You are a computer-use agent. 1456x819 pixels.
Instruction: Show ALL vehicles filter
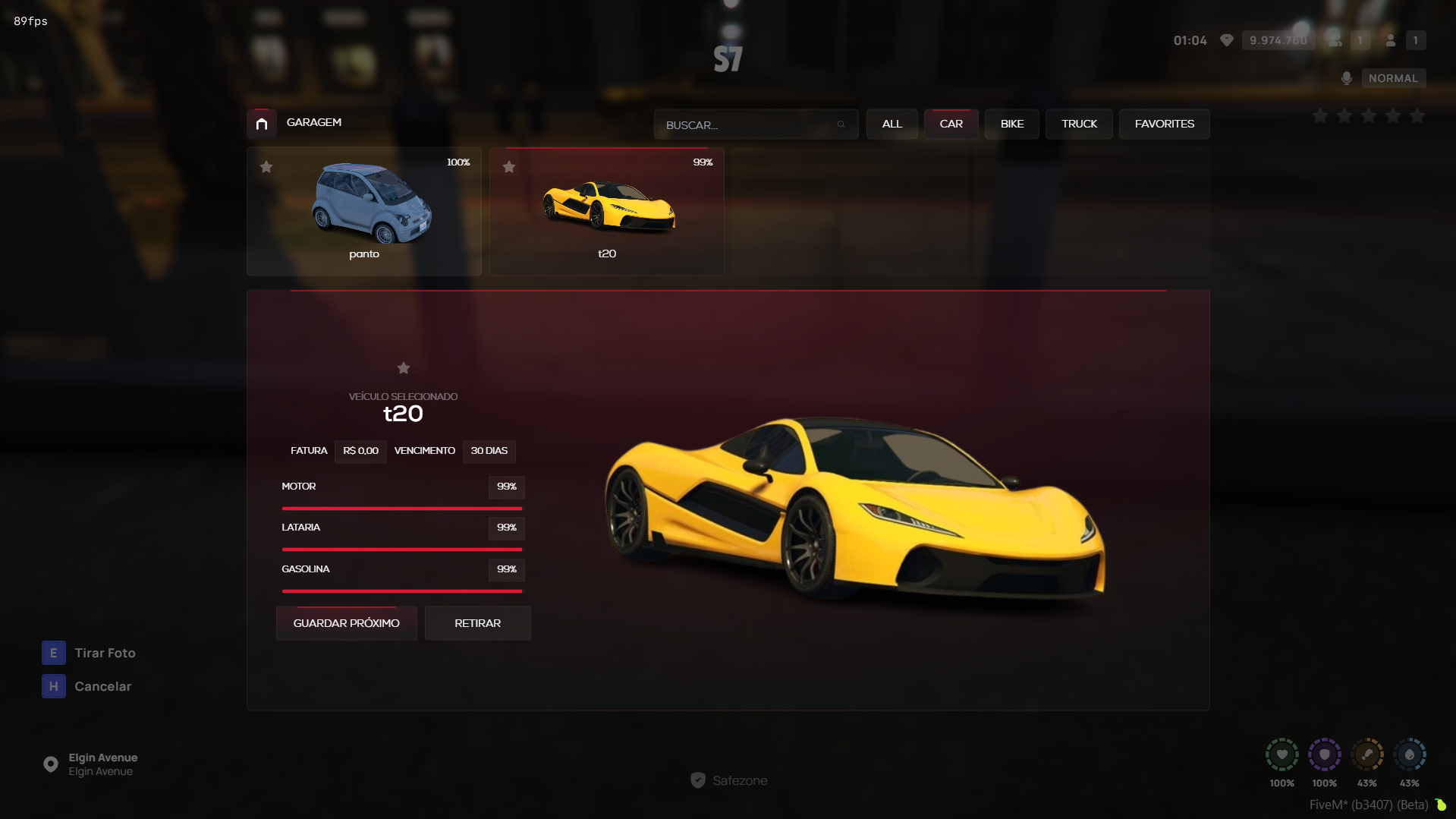pos(892,124)
